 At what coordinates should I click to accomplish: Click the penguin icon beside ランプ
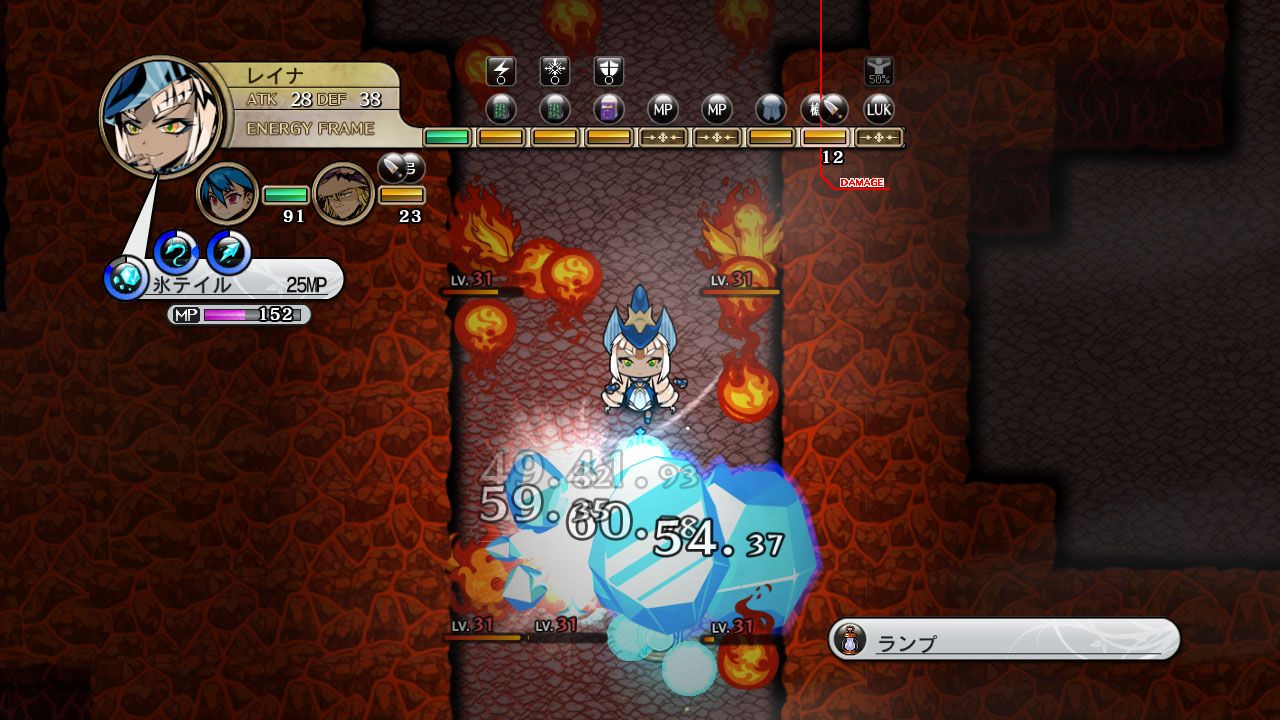(848, 639)
